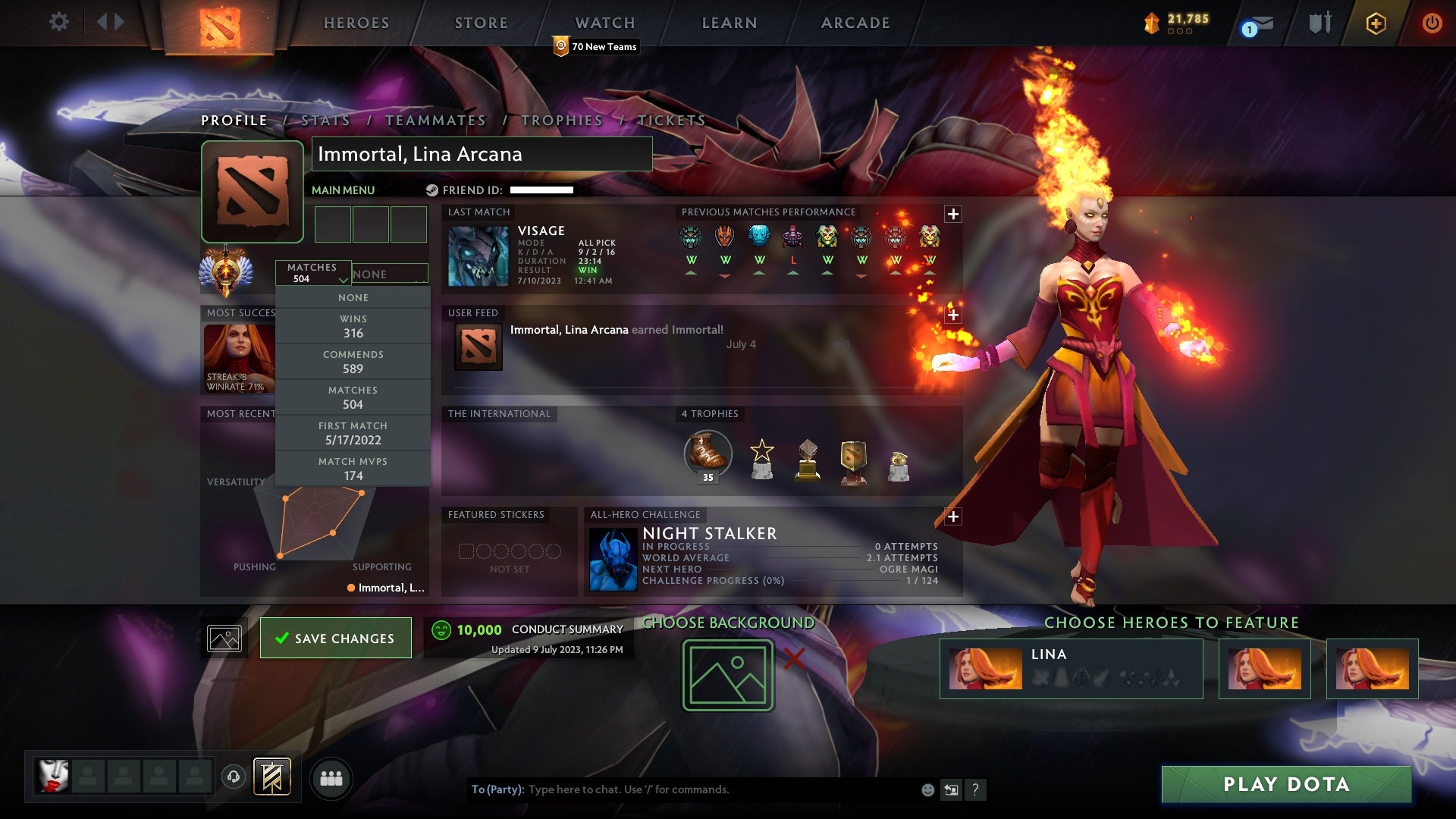Click the Save Changes button
1456x819 pixels.
tap(335, 638)
